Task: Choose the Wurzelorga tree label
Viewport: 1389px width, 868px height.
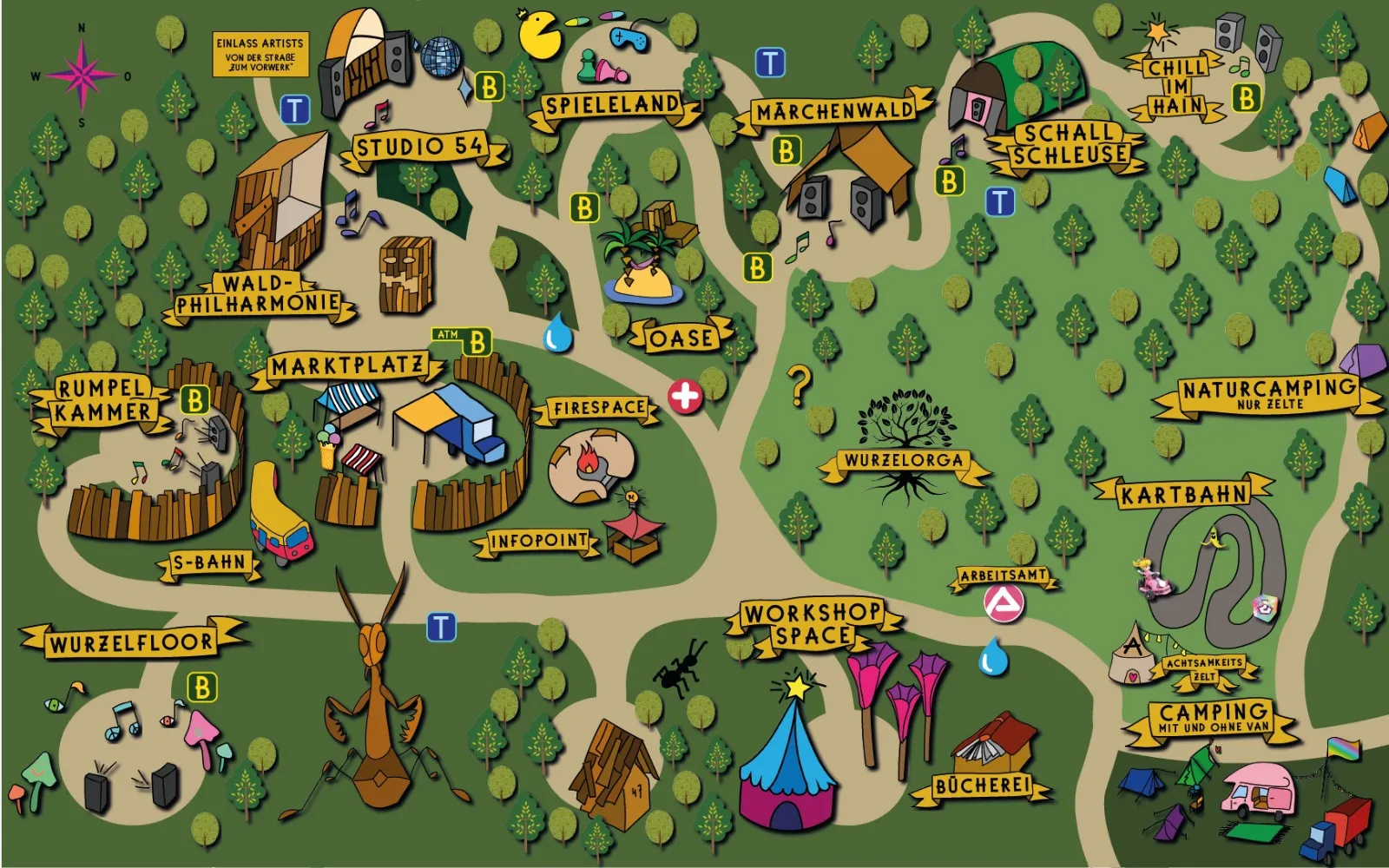Action: [904, 461]
